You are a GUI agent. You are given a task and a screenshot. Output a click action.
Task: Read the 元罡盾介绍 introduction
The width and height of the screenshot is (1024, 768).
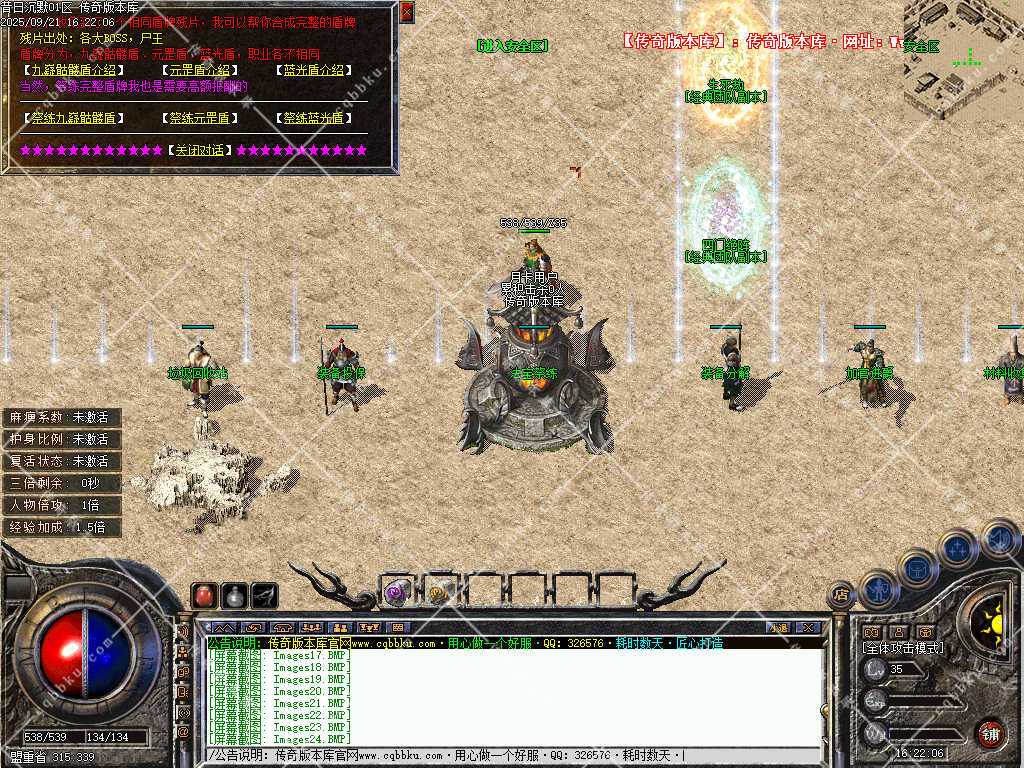coord(199,70)
